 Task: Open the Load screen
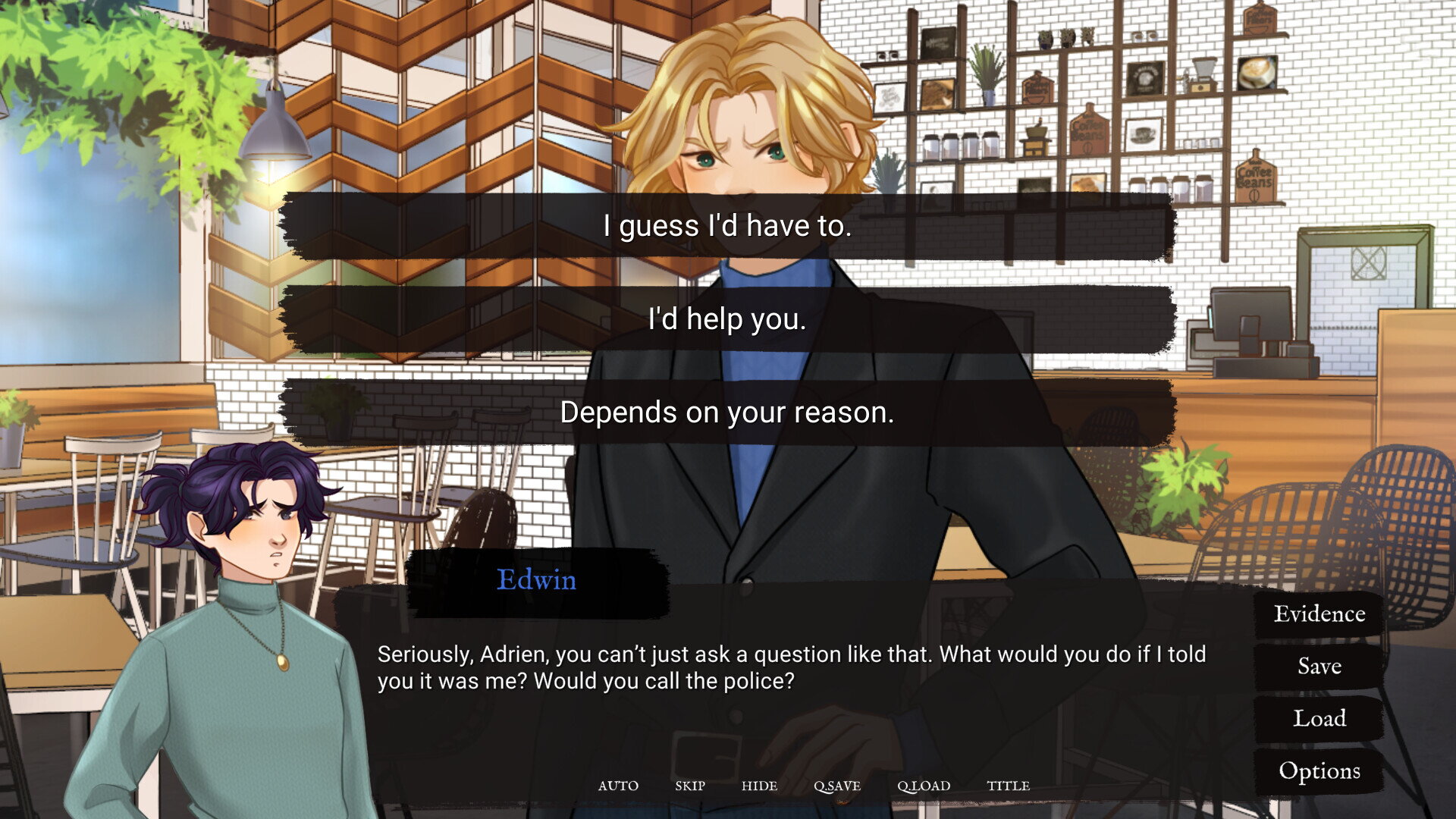[1319, 718]
